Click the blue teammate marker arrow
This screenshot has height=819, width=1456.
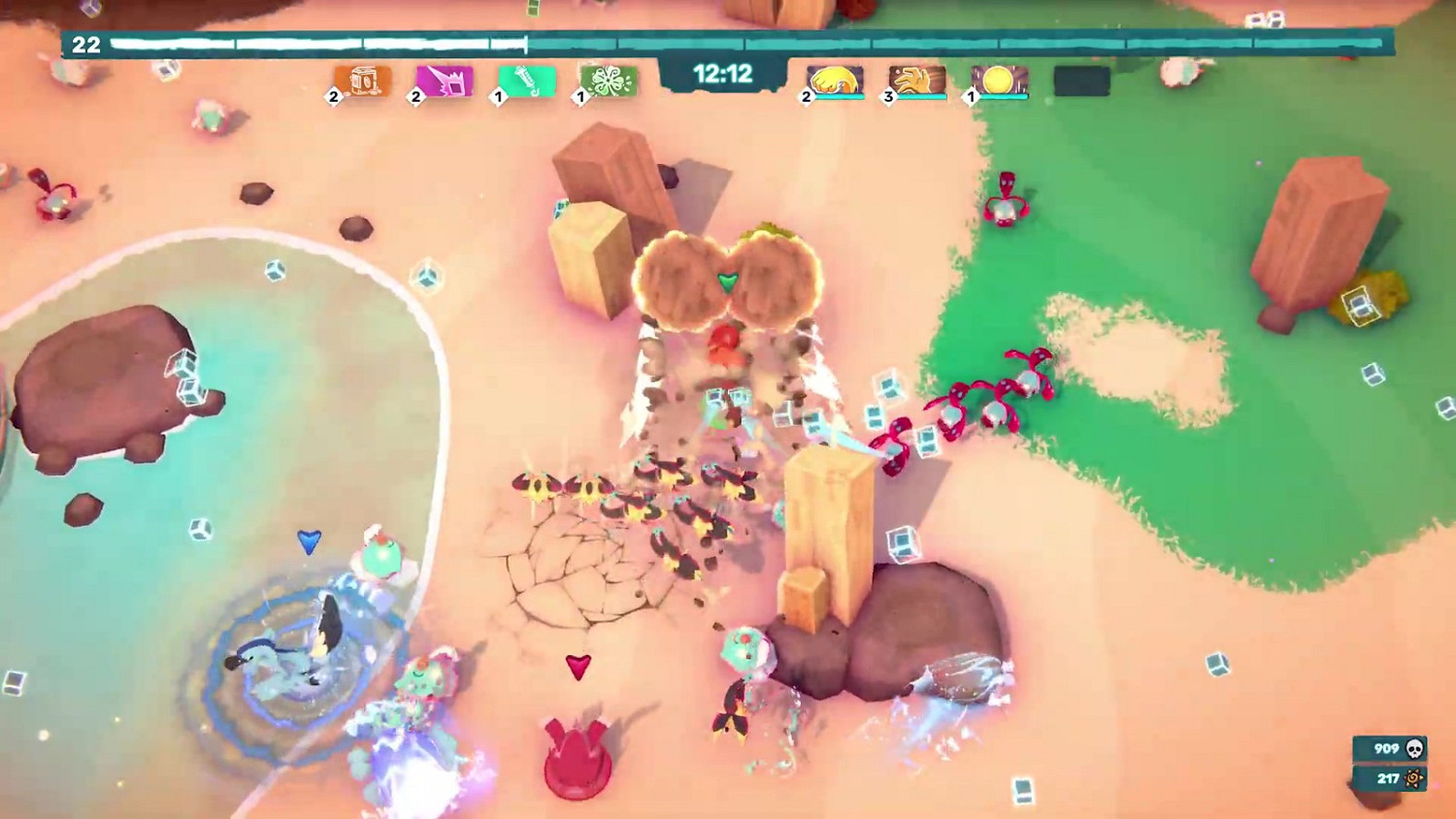point(308,544)
